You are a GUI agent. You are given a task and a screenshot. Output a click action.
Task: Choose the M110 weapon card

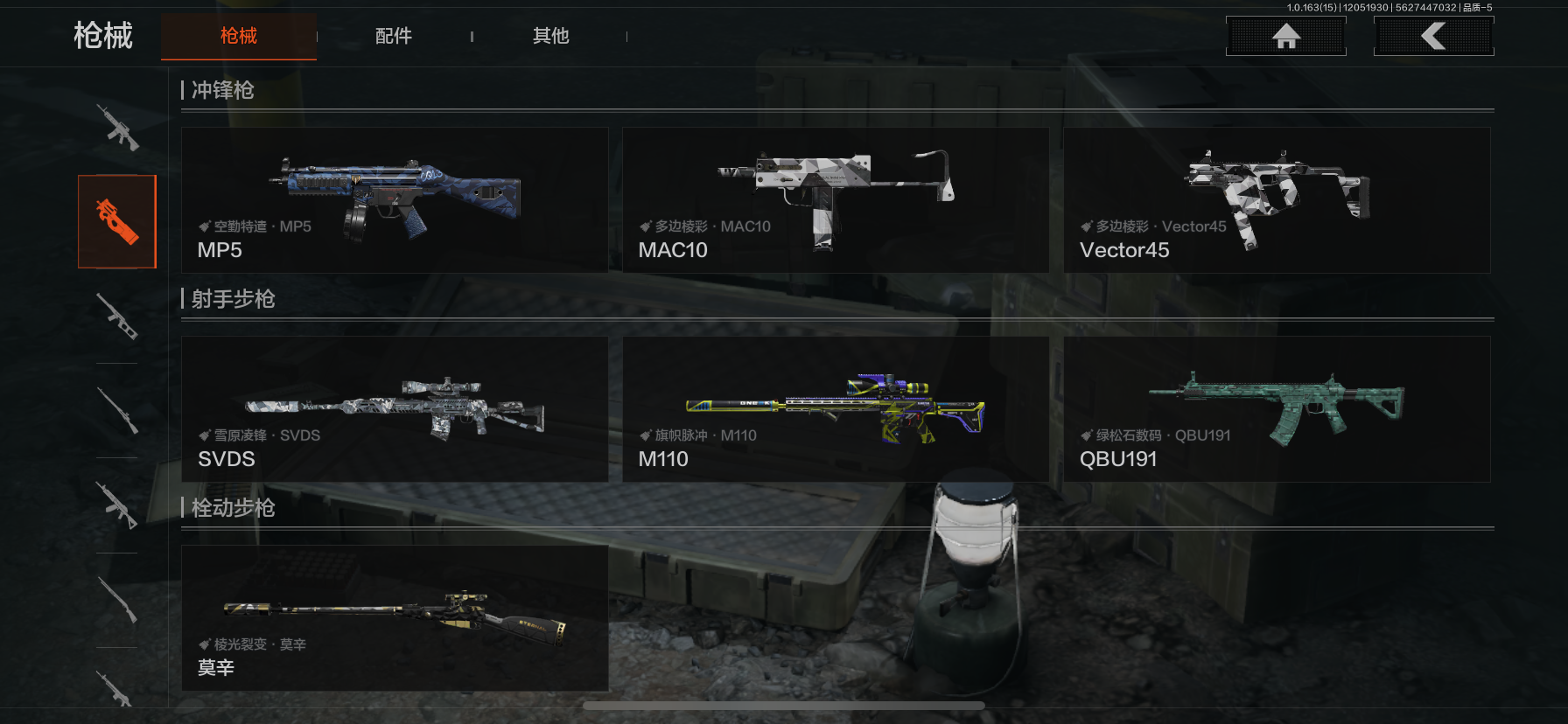tap(836, 409)
